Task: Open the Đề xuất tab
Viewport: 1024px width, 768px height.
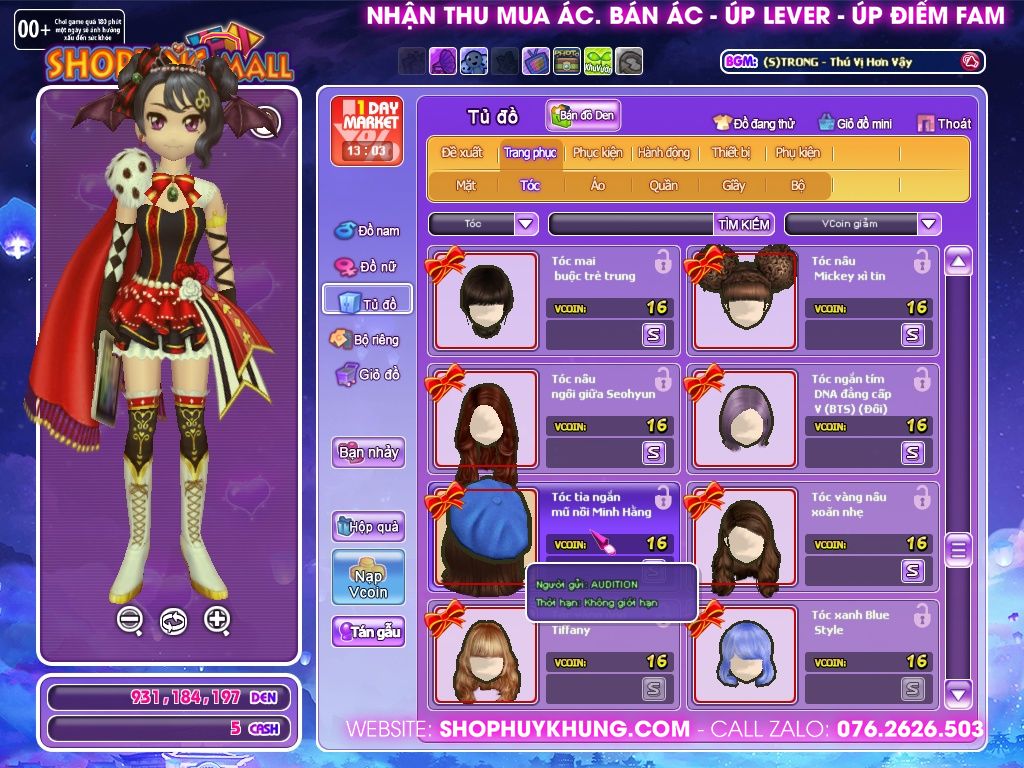Action: click(x=461, y=153)
